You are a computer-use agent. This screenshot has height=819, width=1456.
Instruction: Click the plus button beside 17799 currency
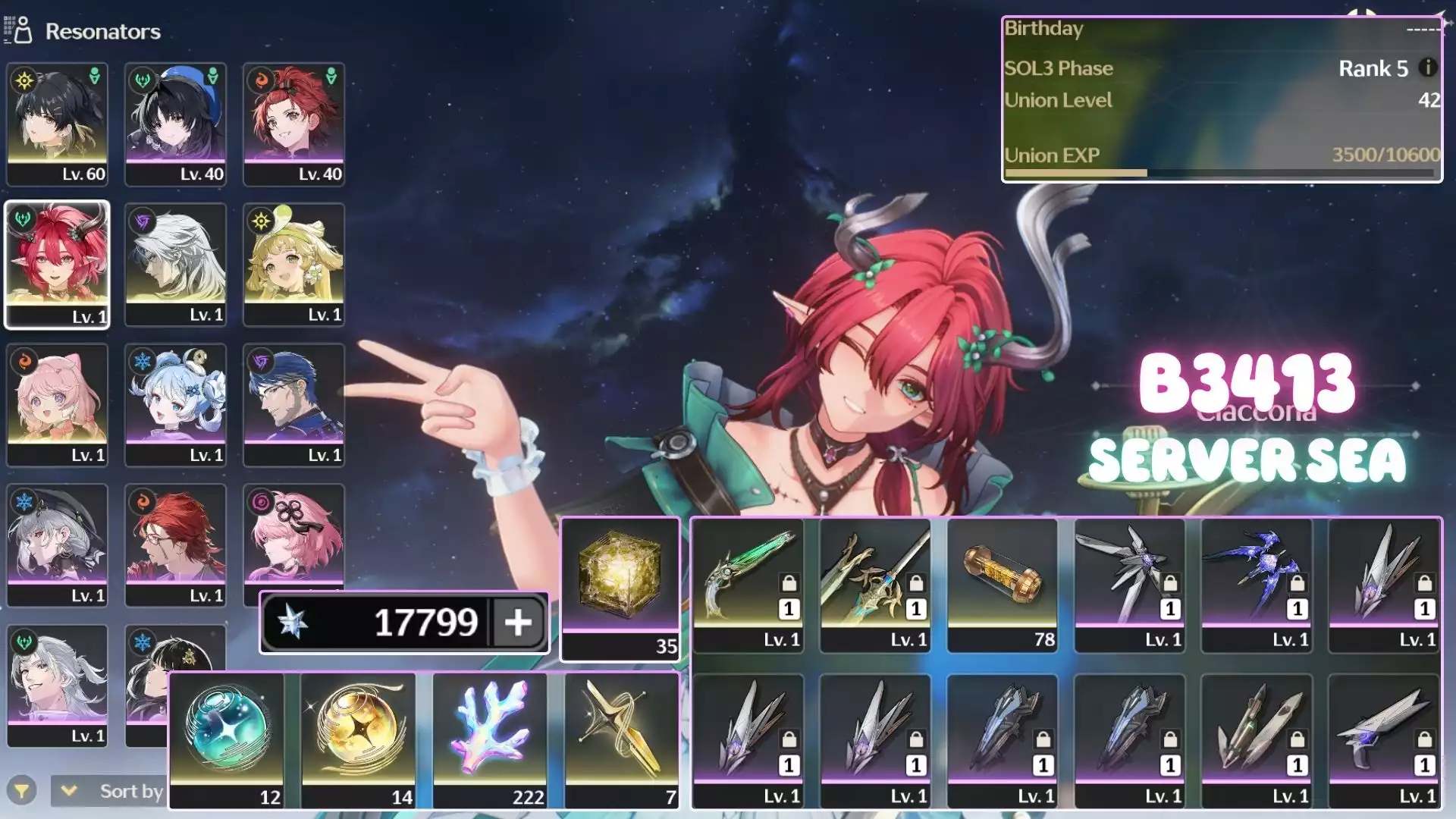[518, 623]
